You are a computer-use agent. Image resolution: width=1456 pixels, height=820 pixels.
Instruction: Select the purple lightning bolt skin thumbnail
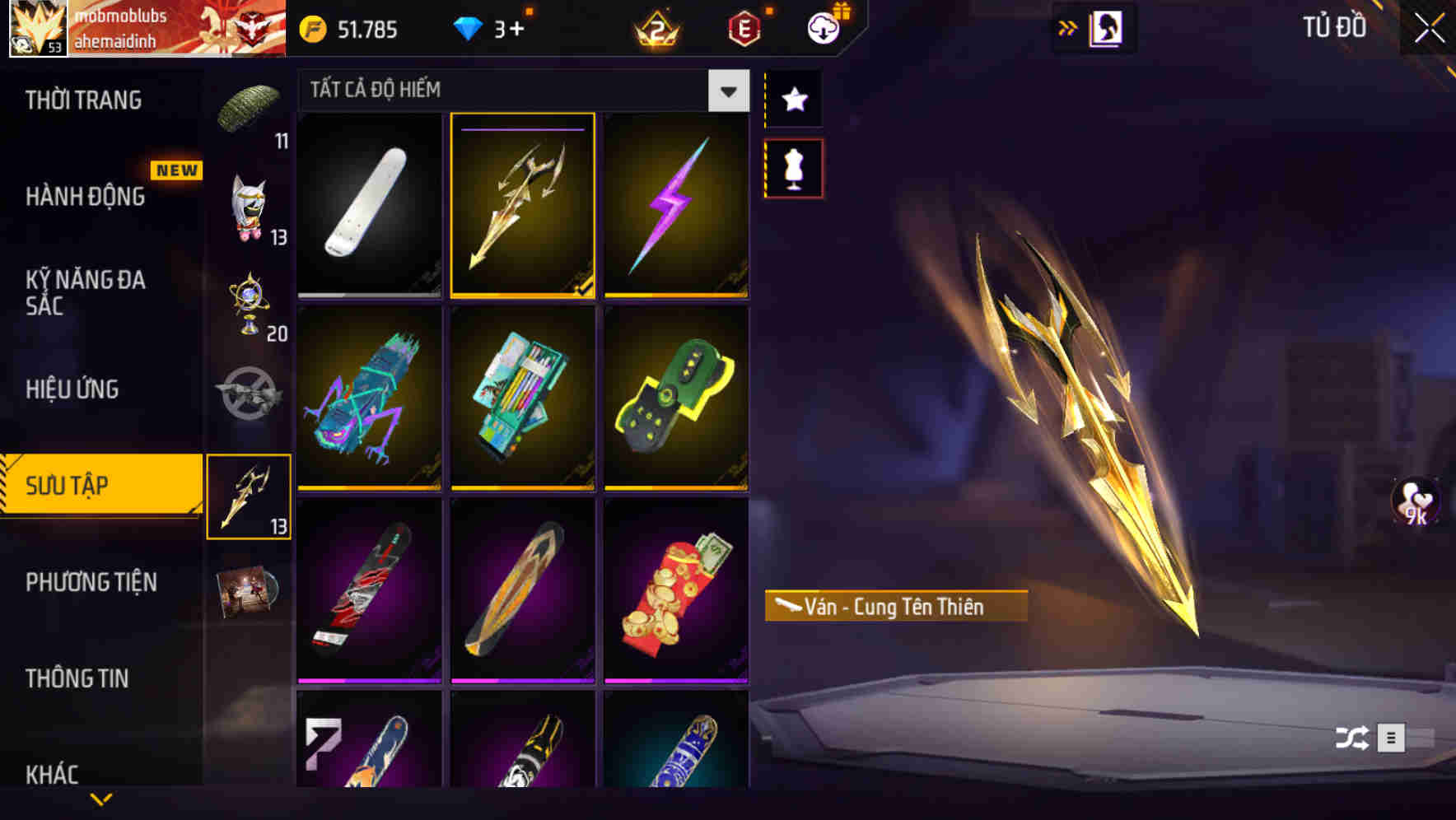pos(676,204)
